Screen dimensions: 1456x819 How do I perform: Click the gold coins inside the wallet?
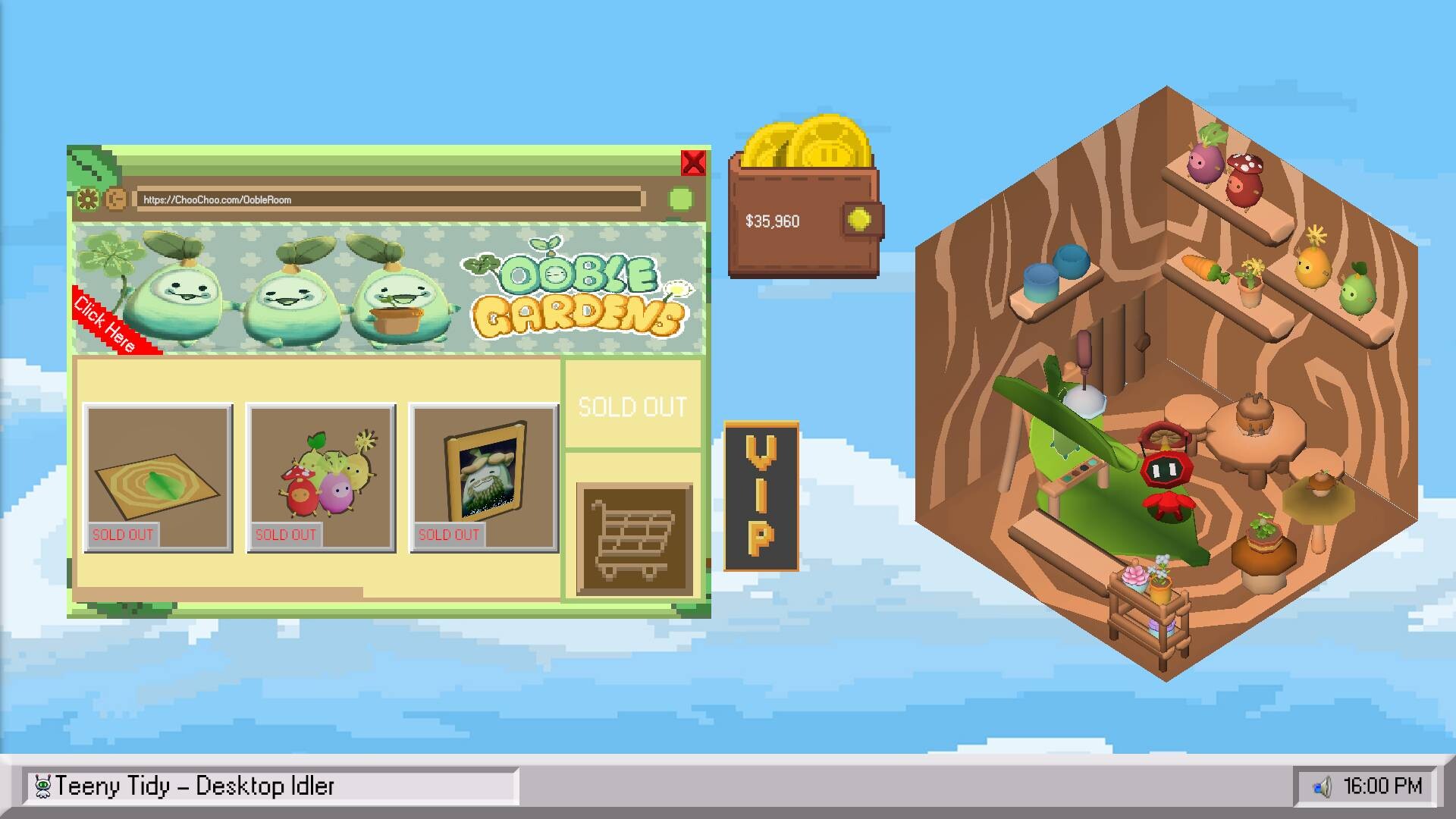[x=808, y=148]
